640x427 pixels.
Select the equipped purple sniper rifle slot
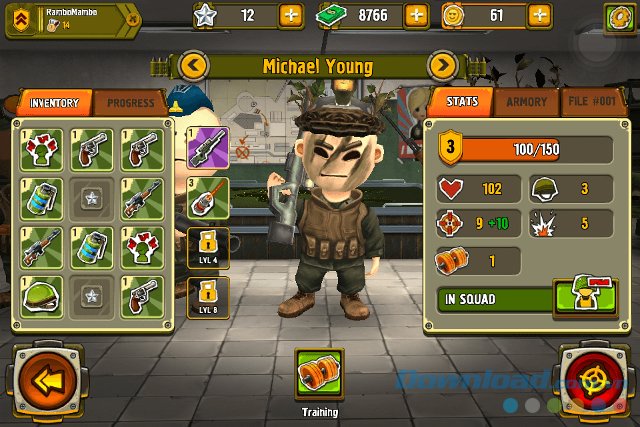[208, 146]
